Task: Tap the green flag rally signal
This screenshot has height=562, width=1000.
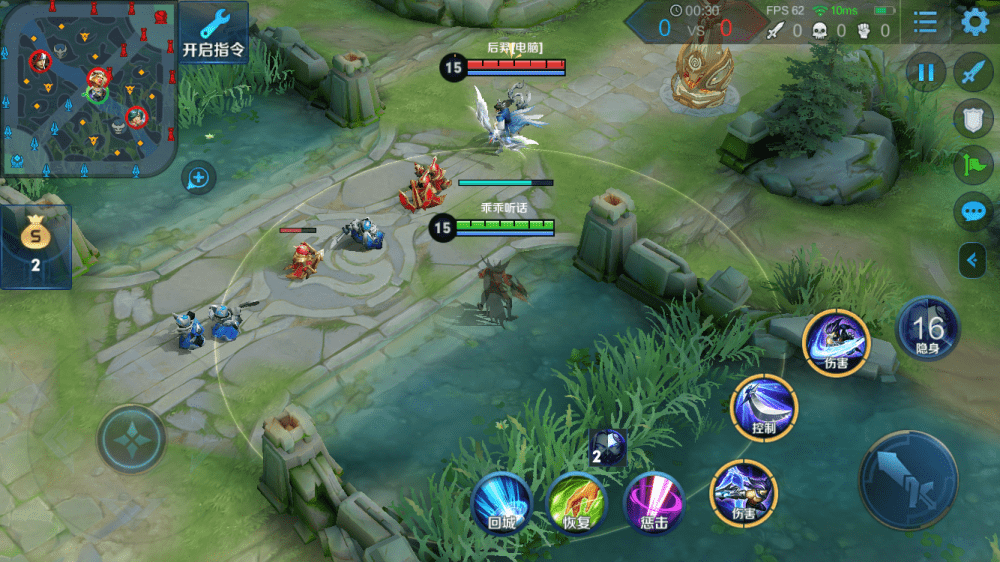Action: pos(973,165)
